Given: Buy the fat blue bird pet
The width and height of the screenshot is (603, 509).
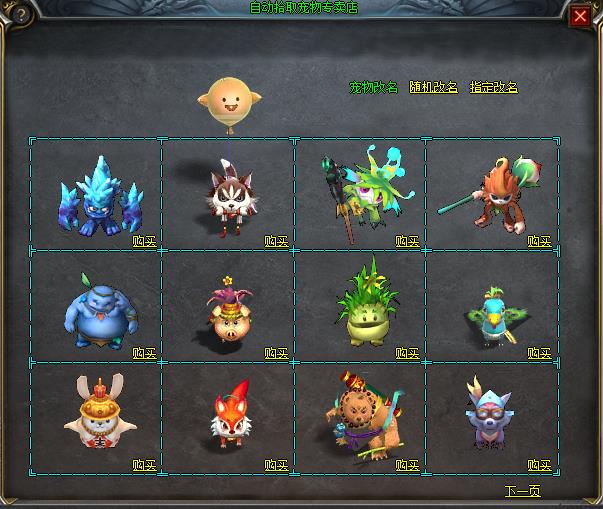Looking at the screenshot, I should [x=144, y=353].
